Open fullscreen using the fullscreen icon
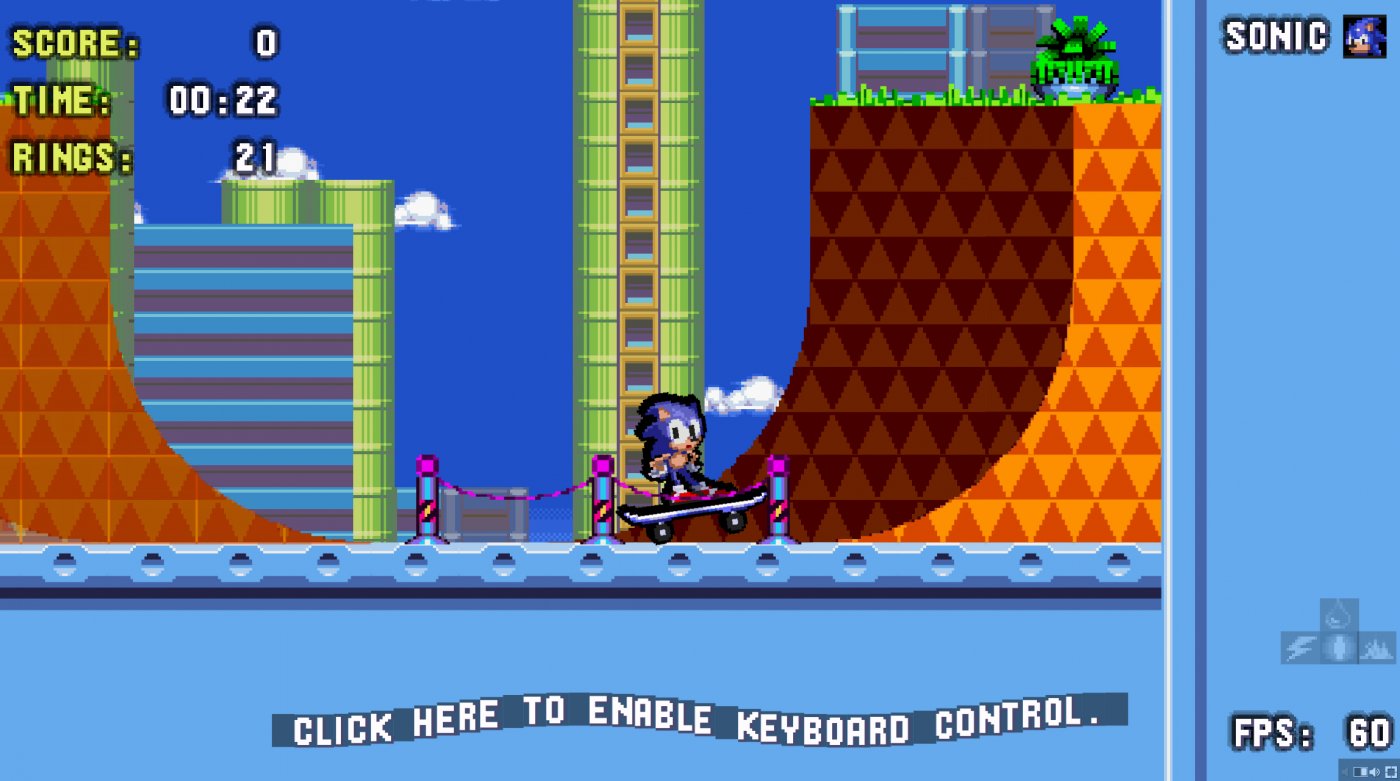Screen dimensions: 1400x781 click(1390, 772)
